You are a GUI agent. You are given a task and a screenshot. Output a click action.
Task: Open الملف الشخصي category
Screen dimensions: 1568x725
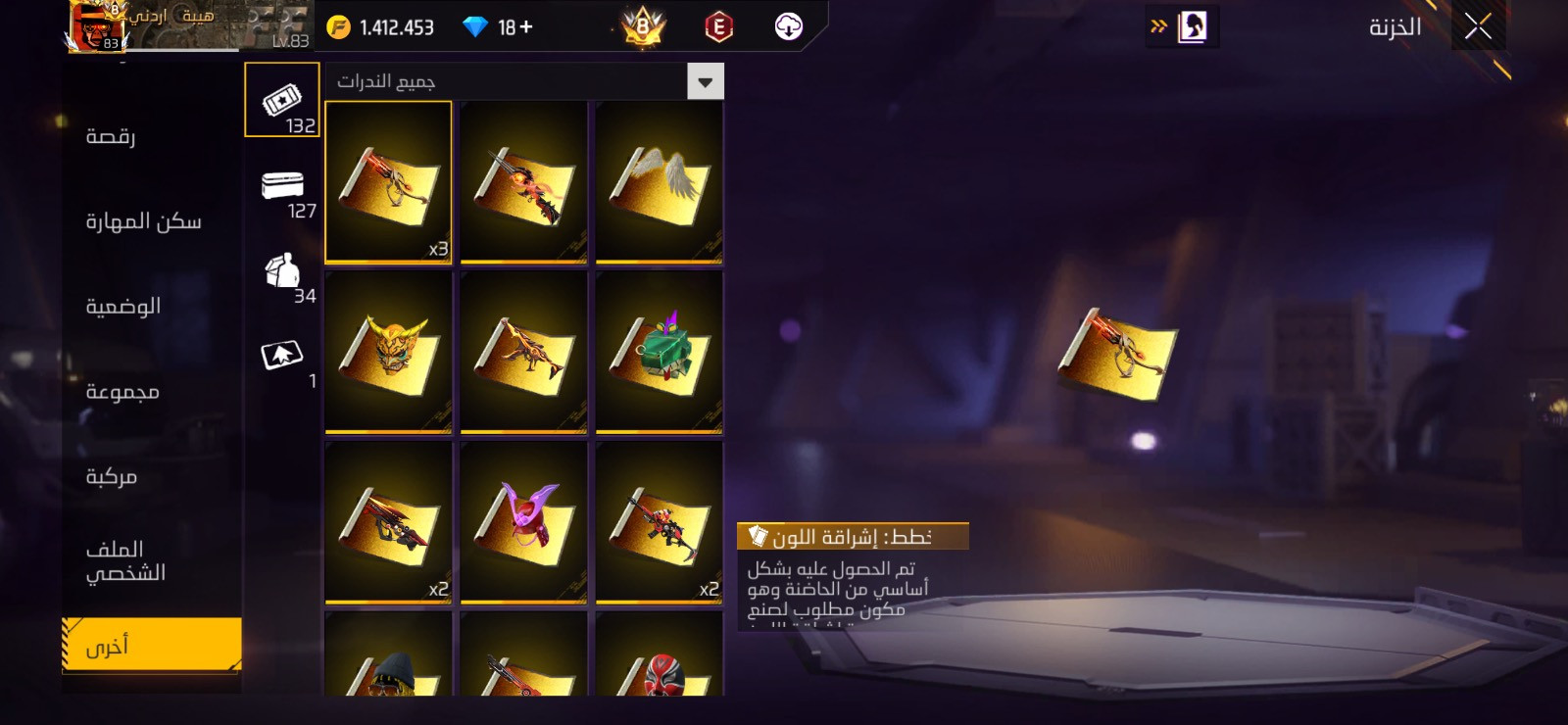125,560
